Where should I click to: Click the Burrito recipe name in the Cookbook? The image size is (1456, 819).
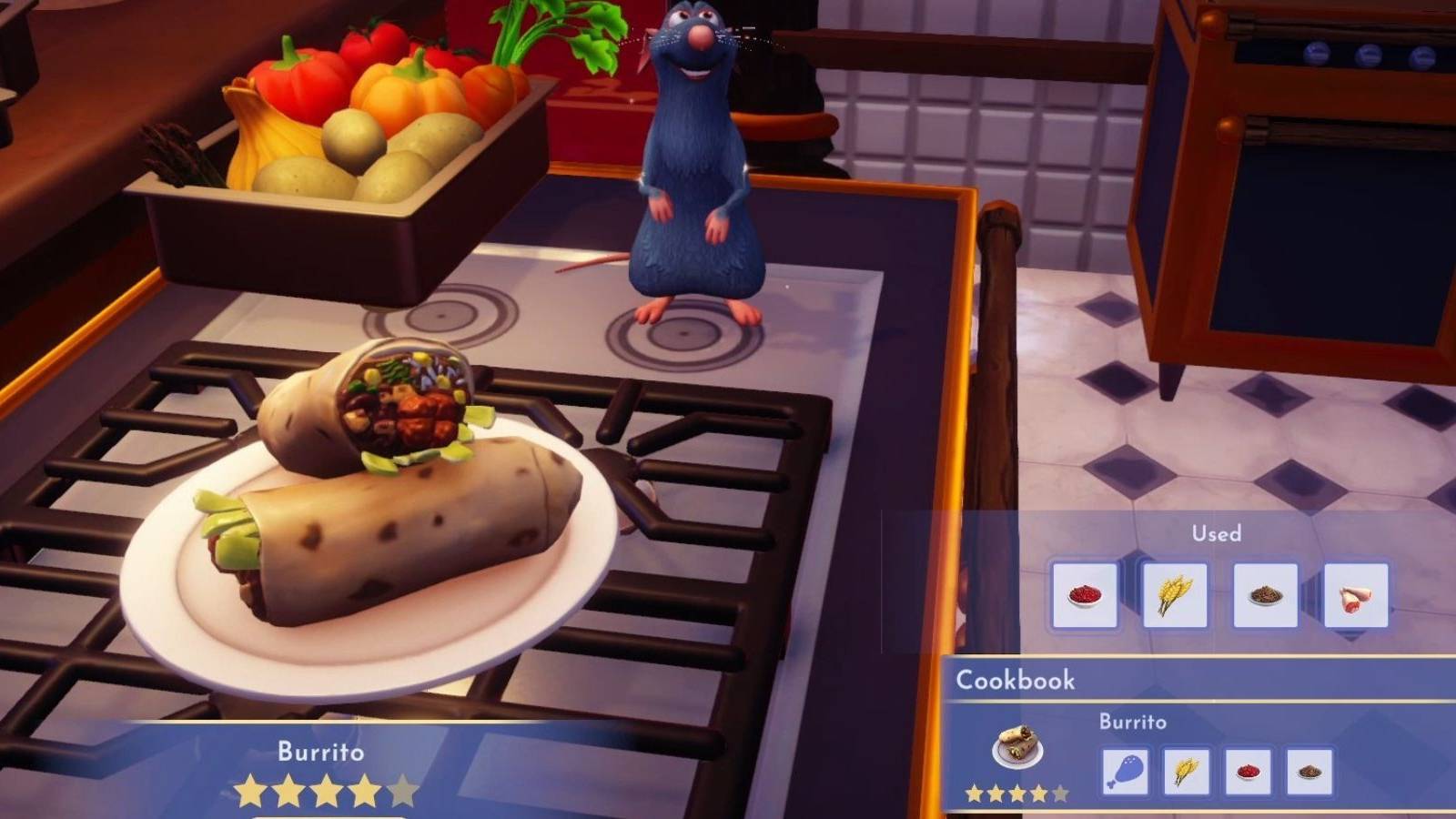tap(1134, 723)
